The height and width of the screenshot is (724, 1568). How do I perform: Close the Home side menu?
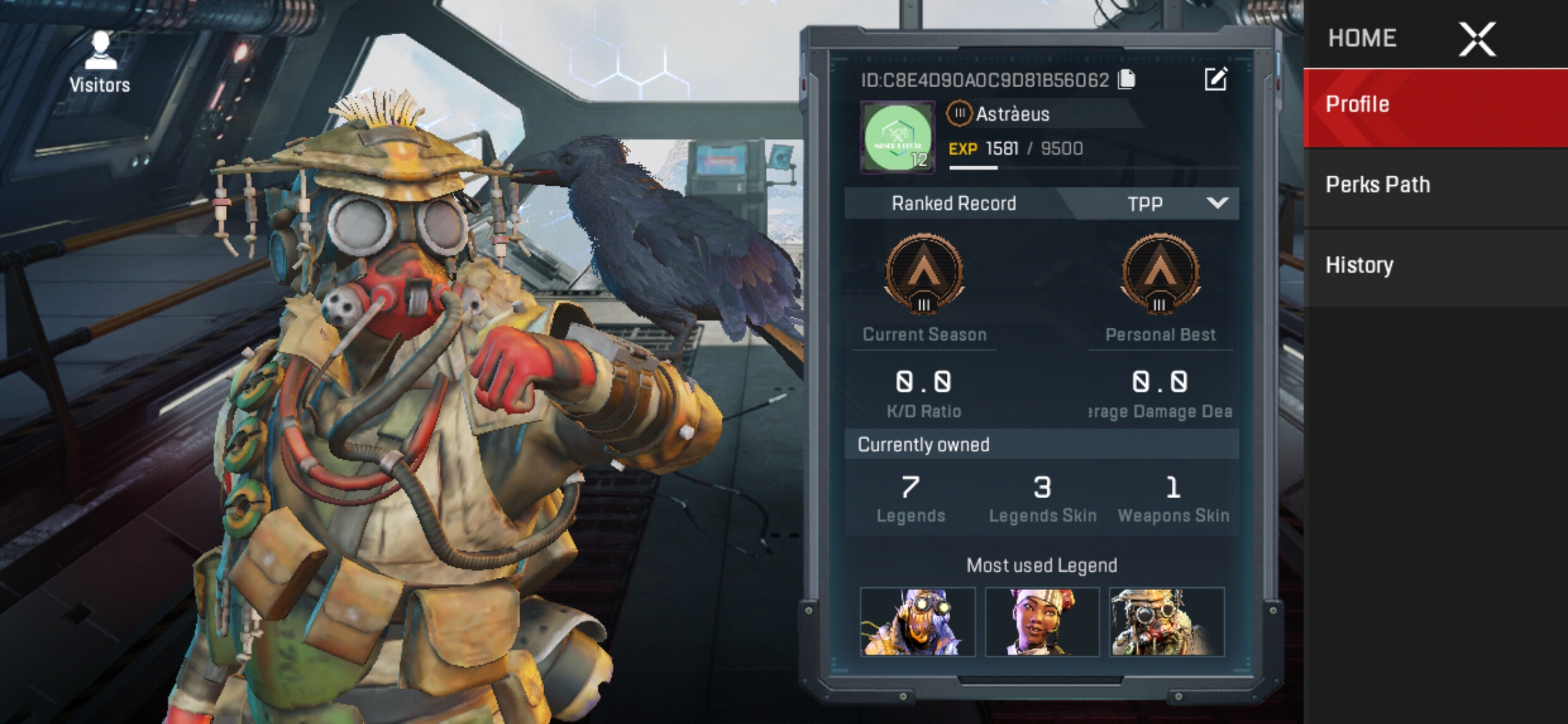[1477, 39]
